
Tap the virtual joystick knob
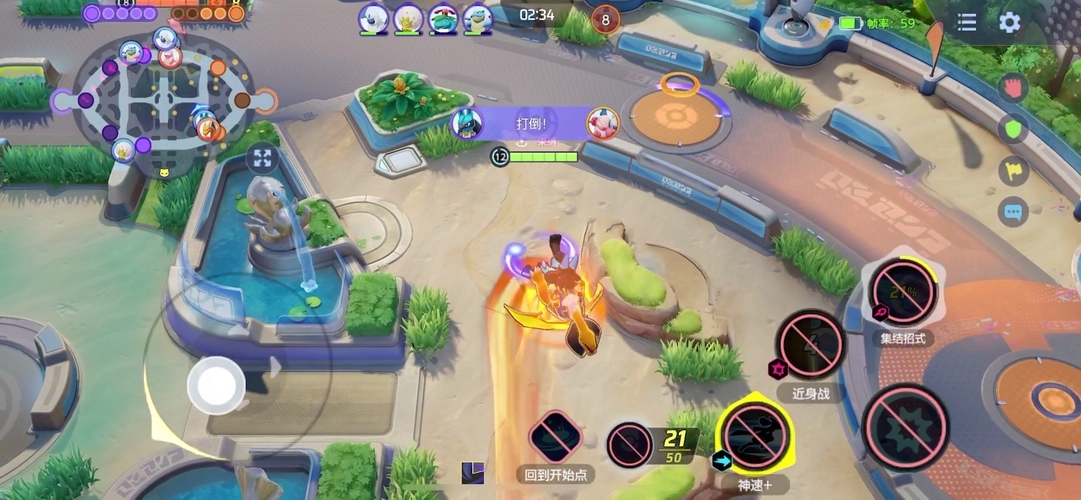[x=215, y=382]
